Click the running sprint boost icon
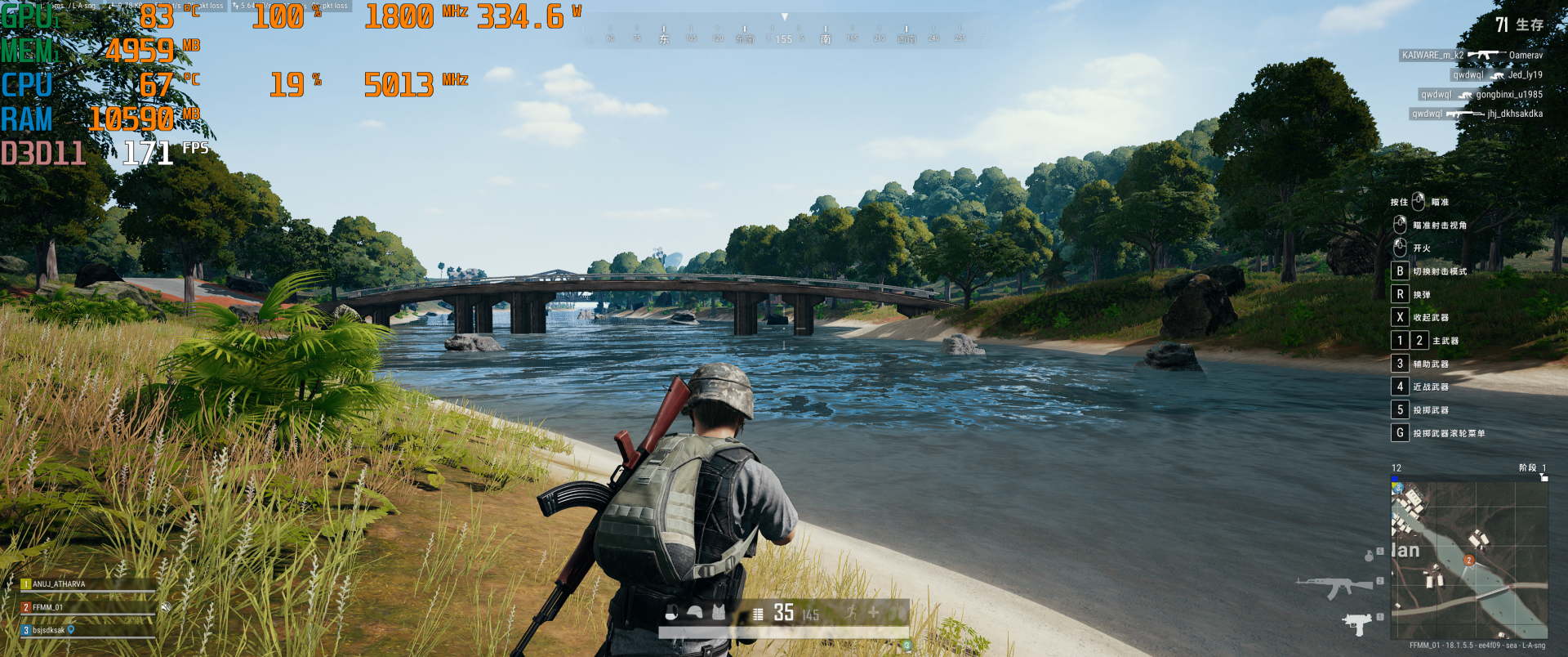The width and height of the screenshot is (1568, 657). (x=851, y=612)
